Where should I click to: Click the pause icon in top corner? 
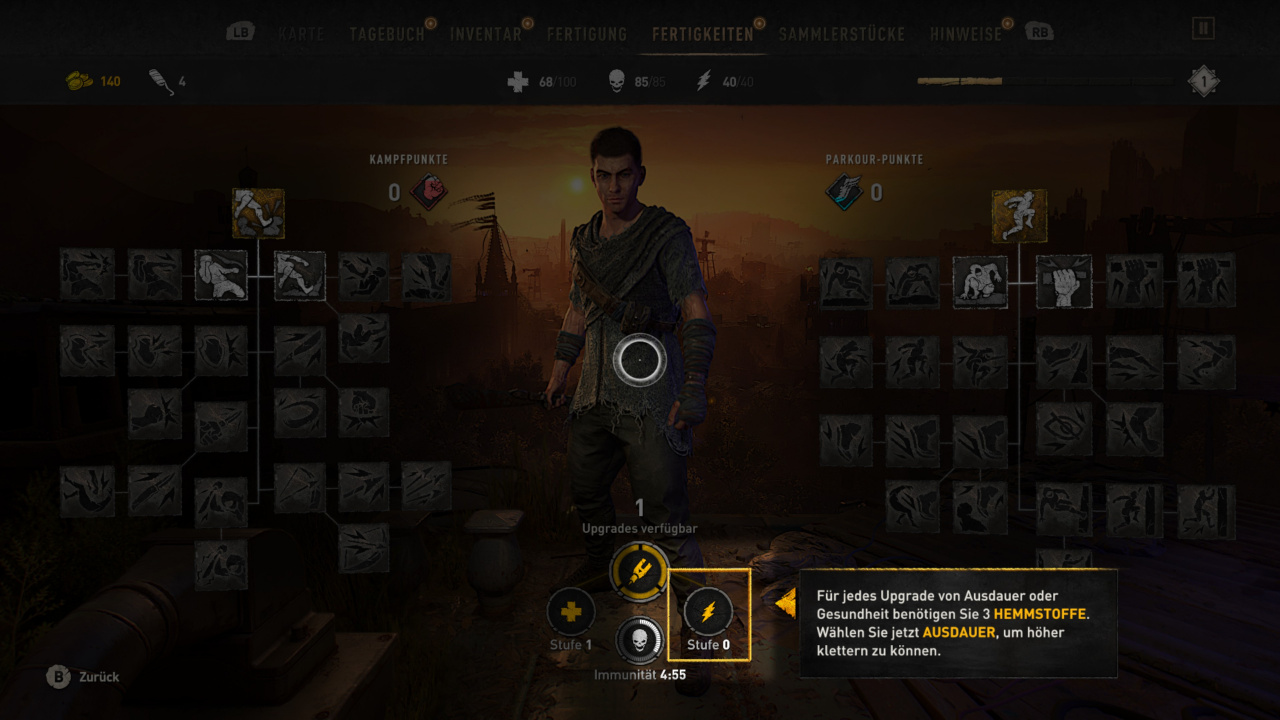click(x=1203, y=28)
